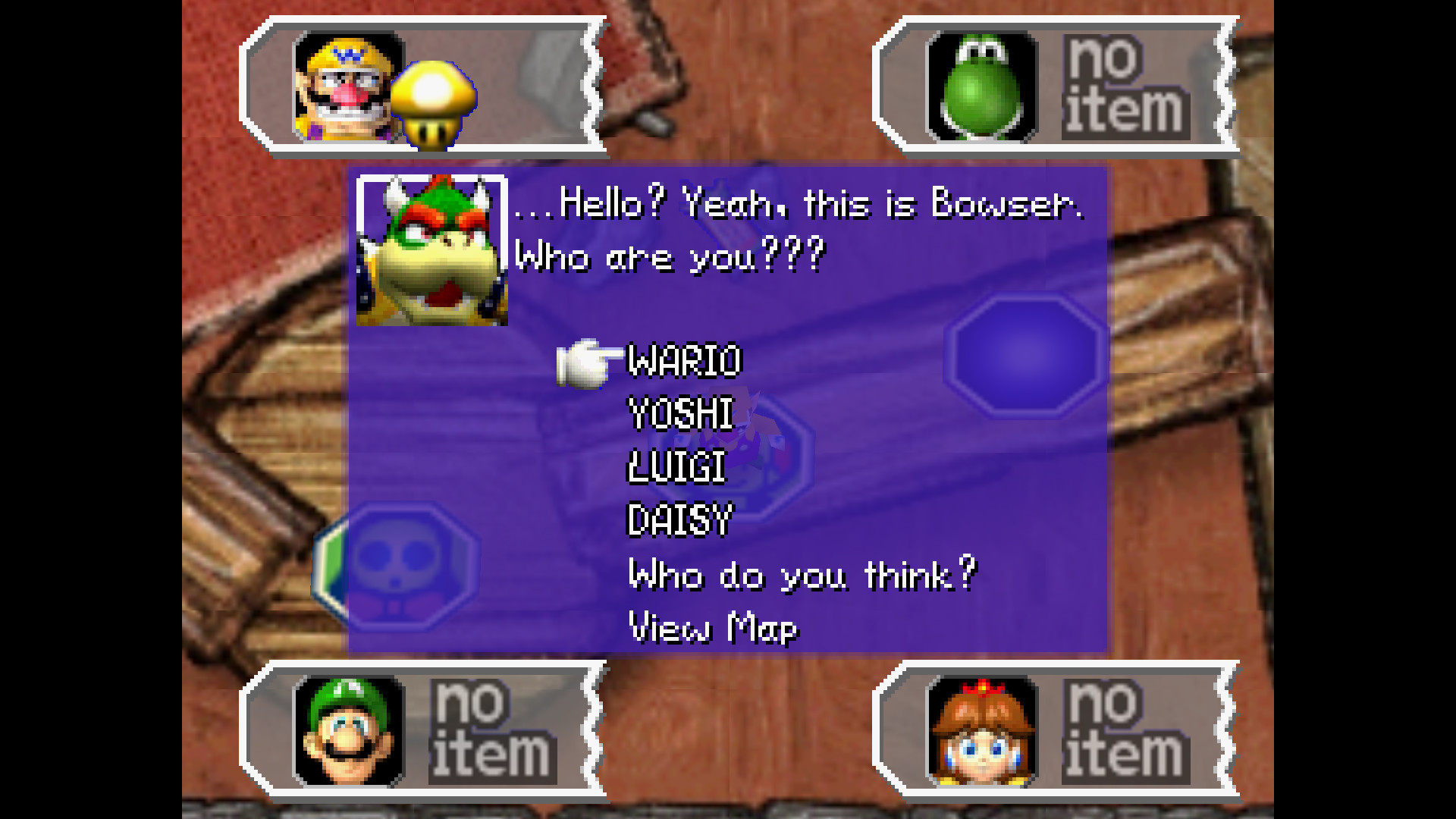
Task: Click Wario's golden mushroom item
Action: [x=433, y=105]
